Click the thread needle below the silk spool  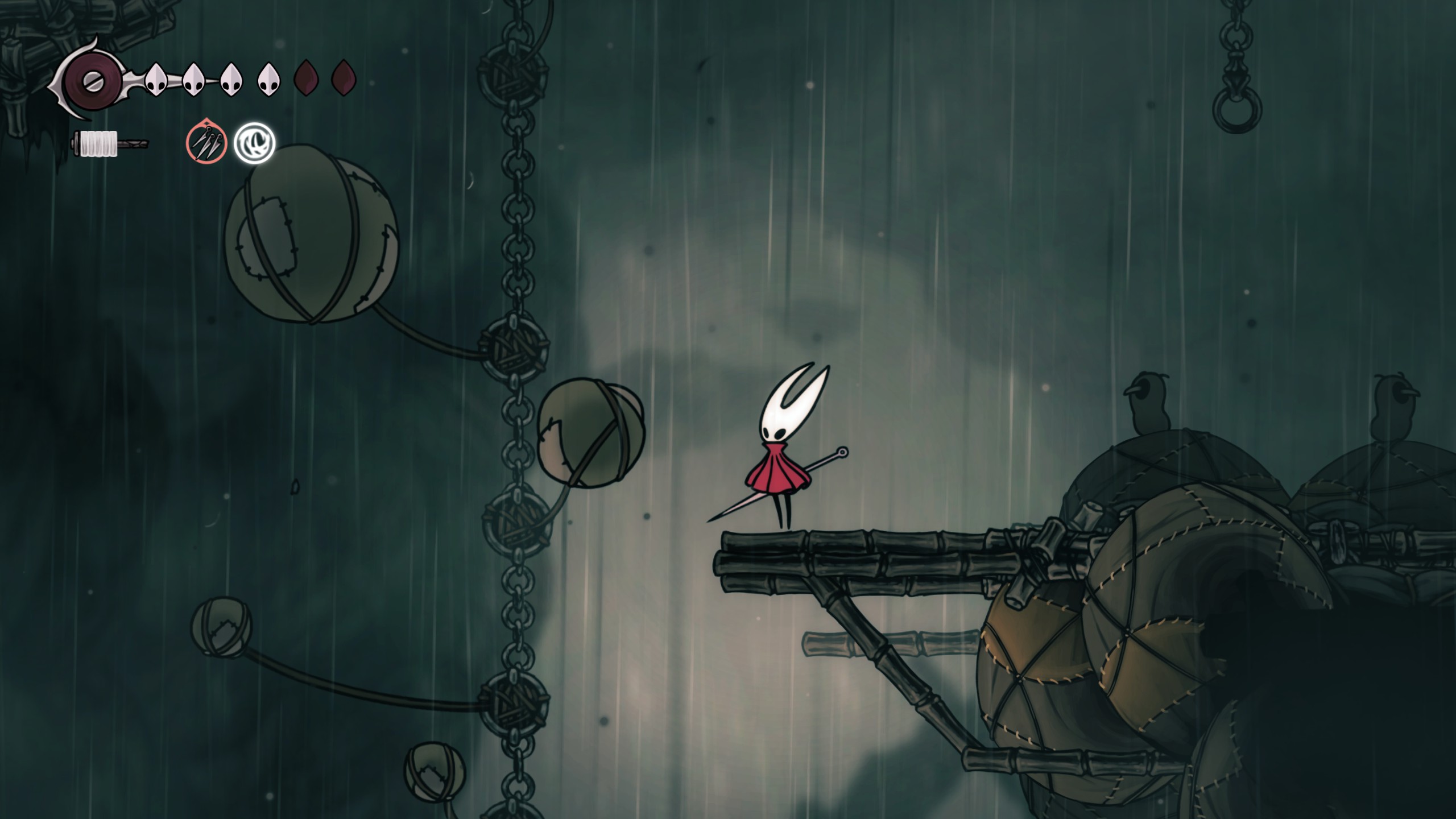136,142
